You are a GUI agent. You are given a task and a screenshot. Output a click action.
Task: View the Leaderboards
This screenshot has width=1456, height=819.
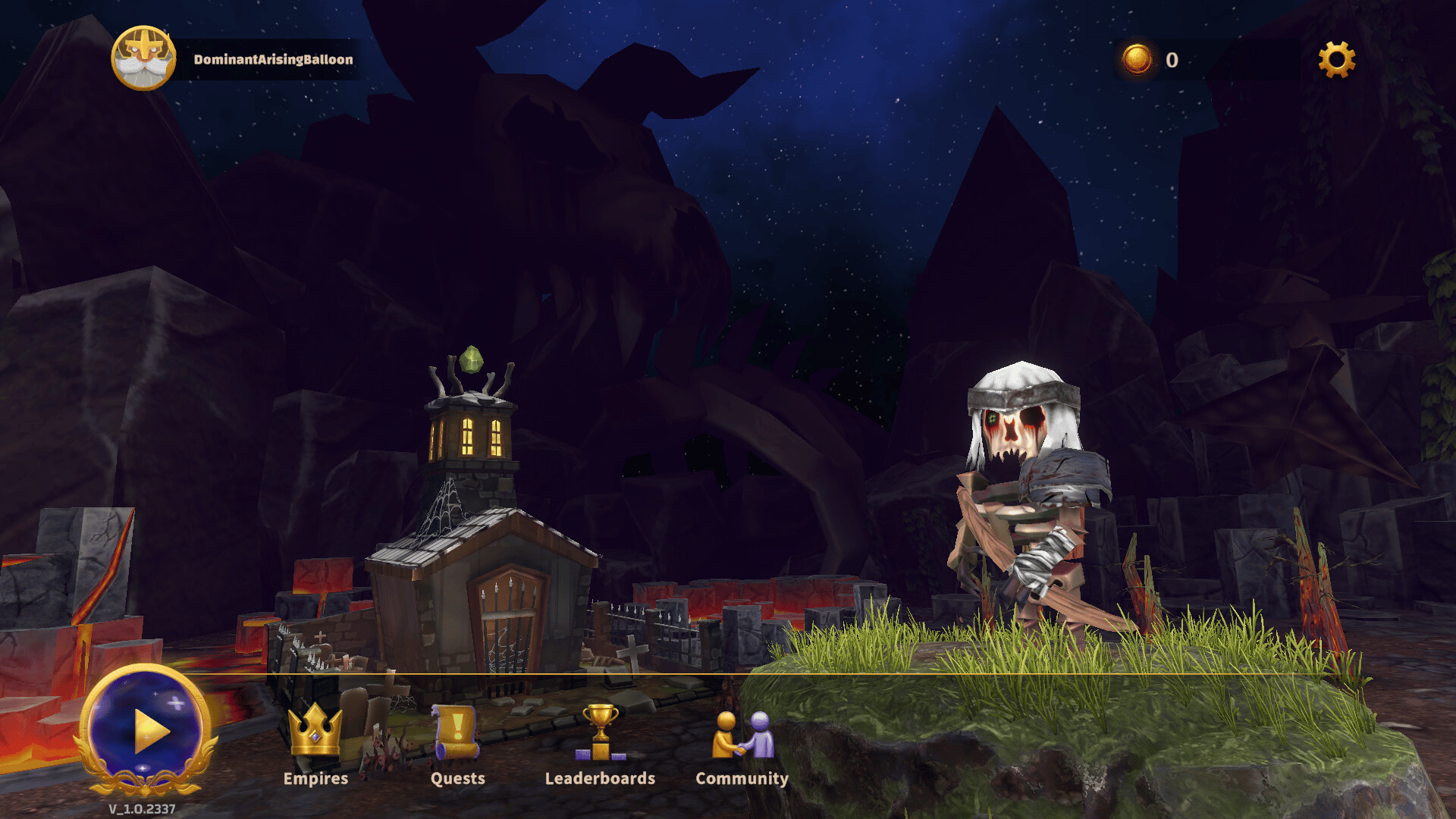click(600, 743)
